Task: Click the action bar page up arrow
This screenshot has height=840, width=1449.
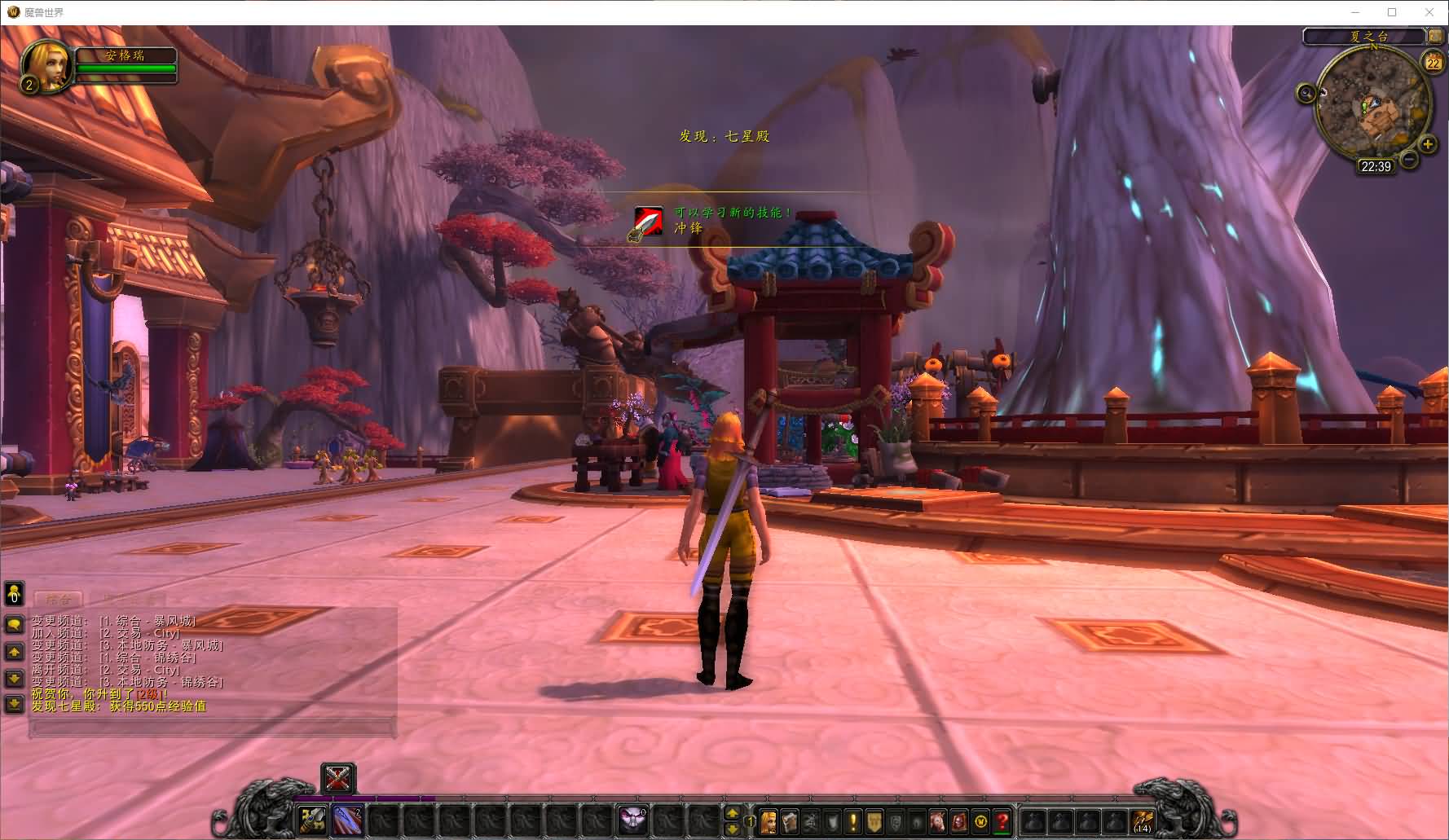Action: [732, 813]
